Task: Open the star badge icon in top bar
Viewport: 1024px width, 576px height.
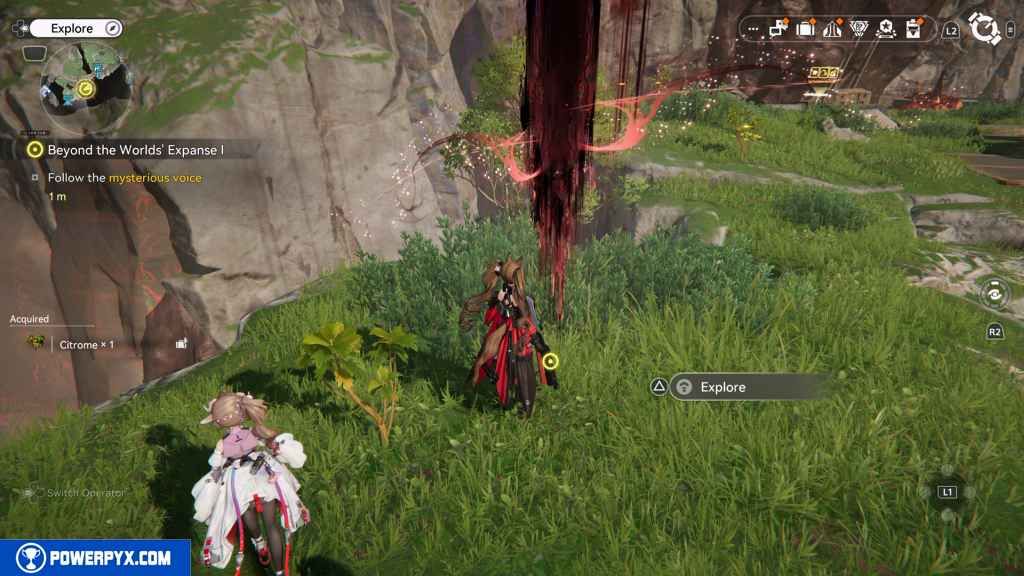Action: (886, 30)
